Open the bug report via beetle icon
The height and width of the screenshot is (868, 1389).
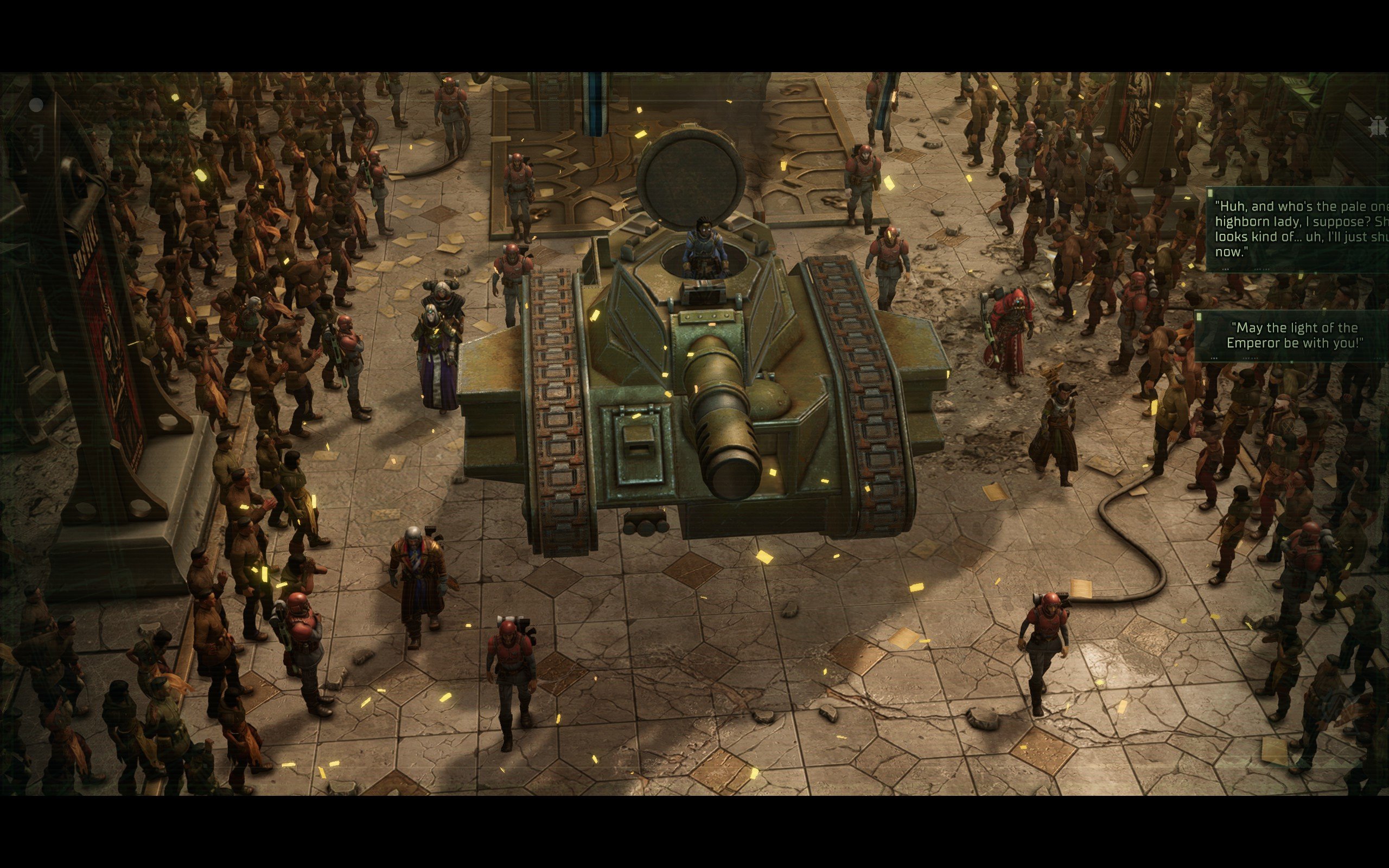tap(1379, 126)
